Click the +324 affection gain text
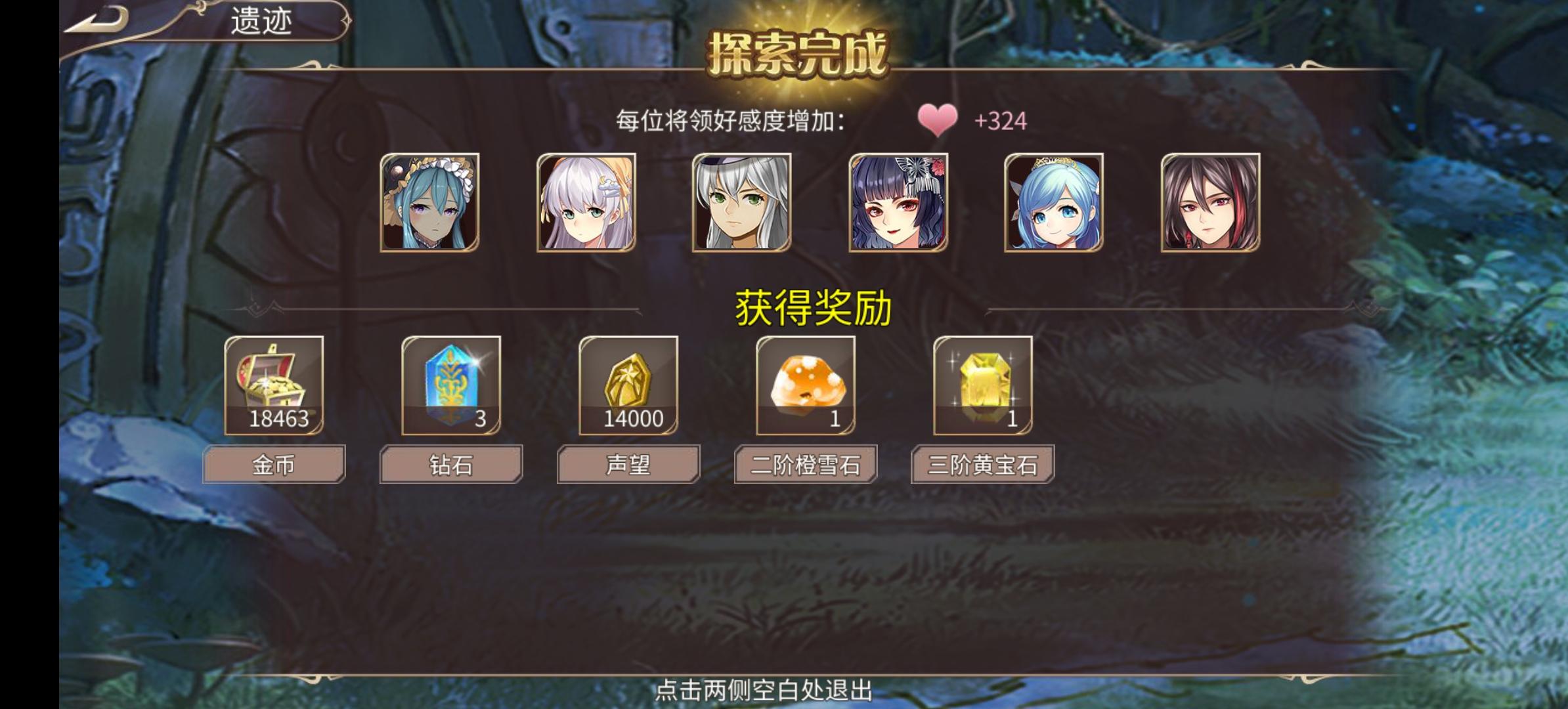The image size is (1568, 709). click(x=1000, y=120)
